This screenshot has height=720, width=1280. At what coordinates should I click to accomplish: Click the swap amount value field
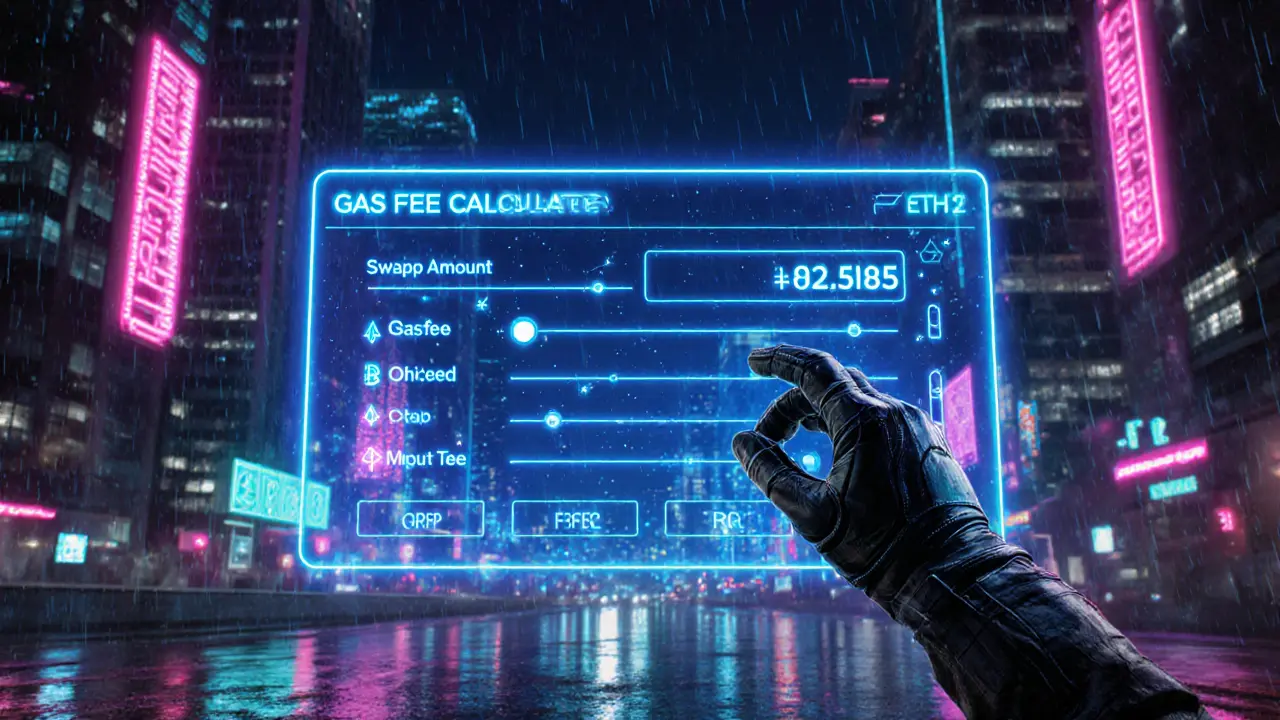(774, 276)
